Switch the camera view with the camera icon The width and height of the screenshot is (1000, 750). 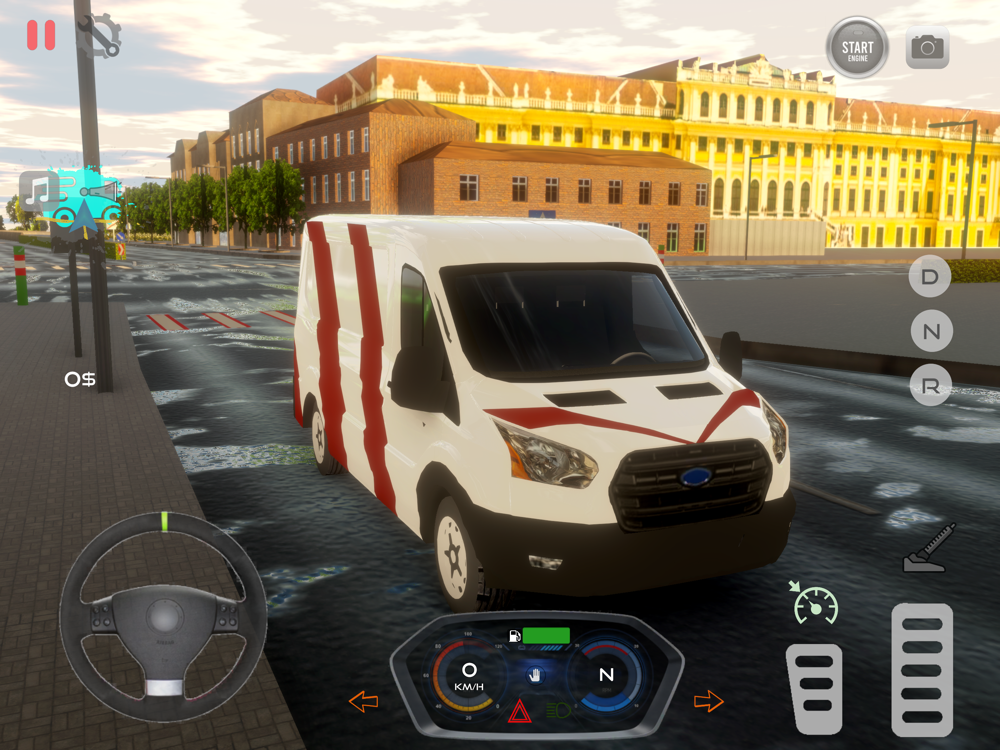(x=927, y=47)
